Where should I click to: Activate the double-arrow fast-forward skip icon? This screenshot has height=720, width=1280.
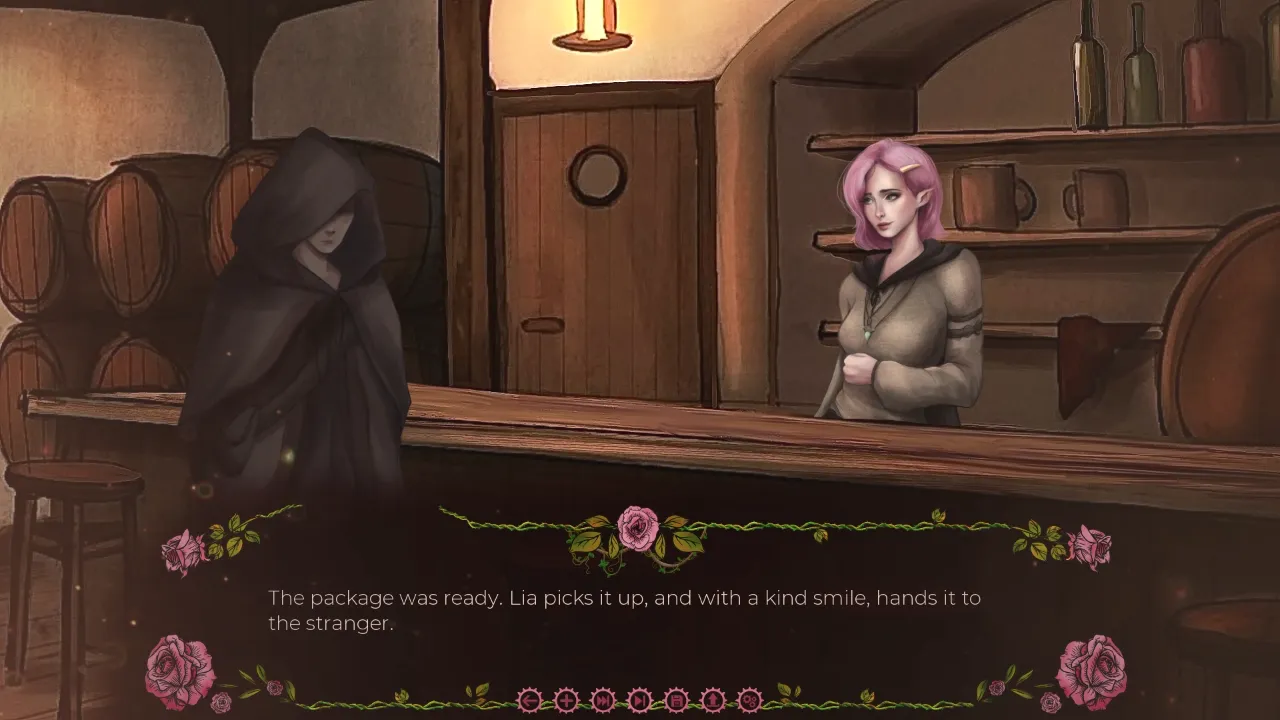point(603,700)
